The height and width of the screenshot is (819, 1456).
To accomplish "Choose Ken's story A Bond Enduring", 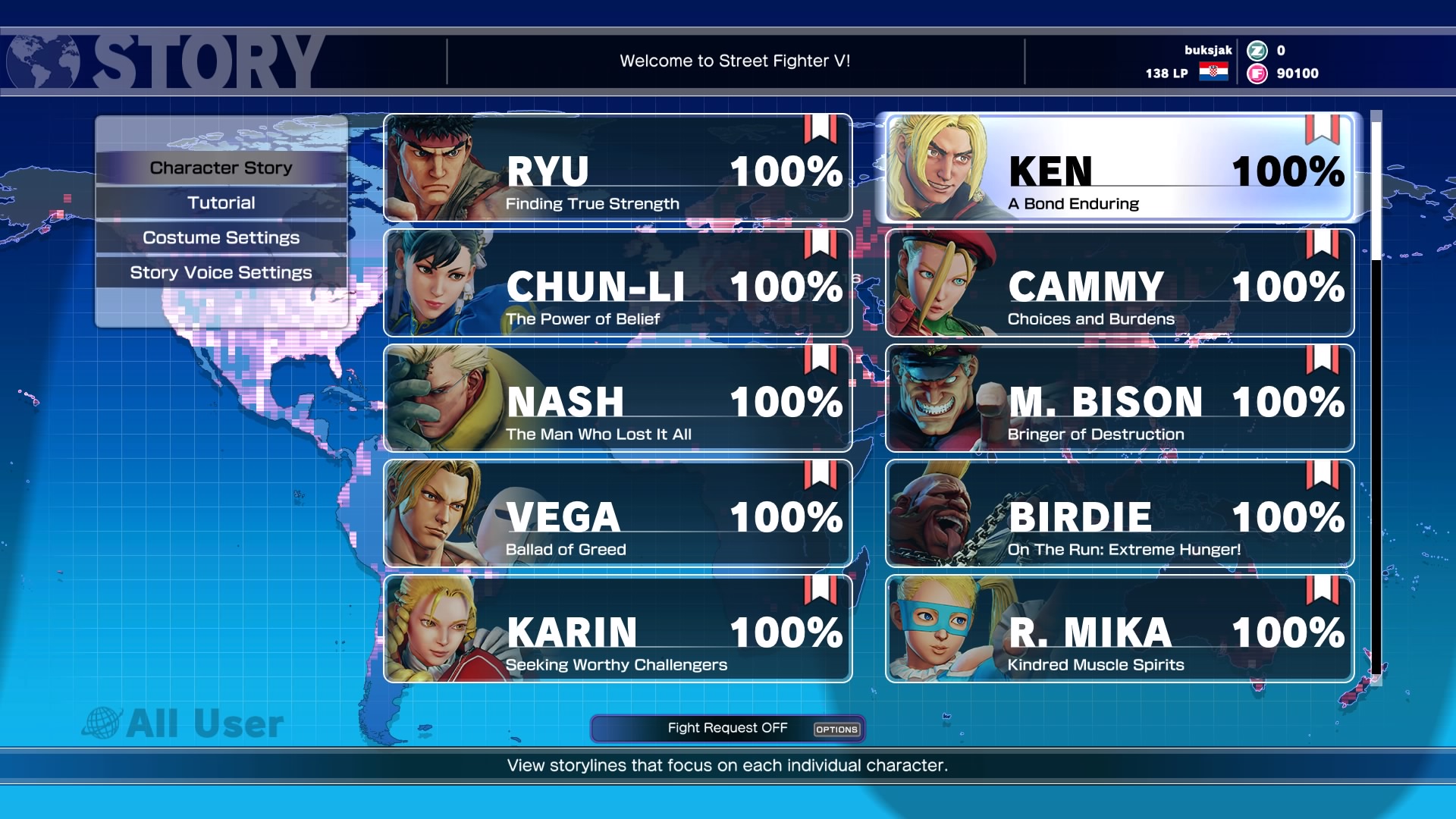I will (x=1119, y=168).
